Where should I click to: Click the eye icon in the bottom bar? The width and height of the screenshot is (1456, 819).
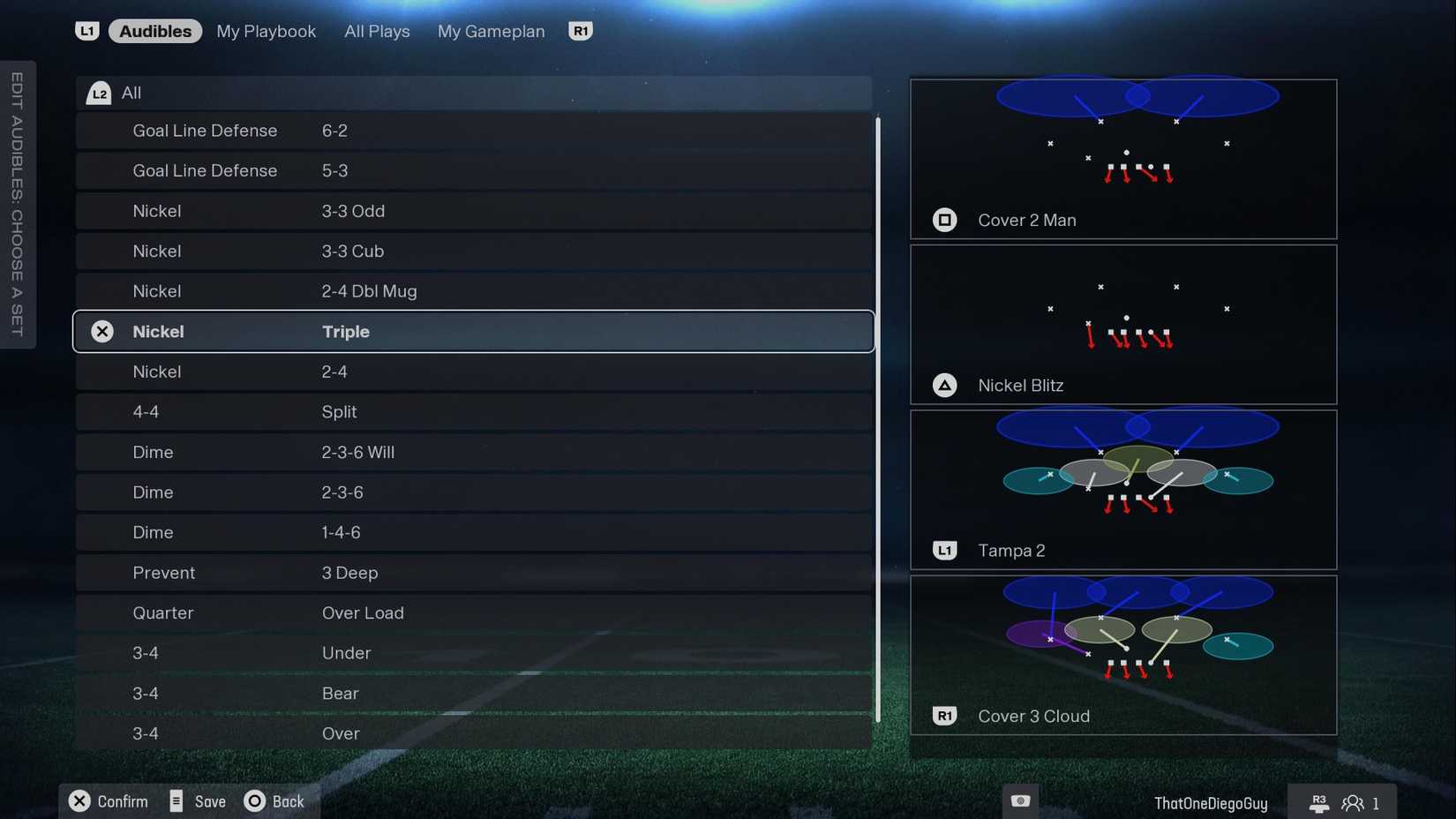pos(1020,800)
